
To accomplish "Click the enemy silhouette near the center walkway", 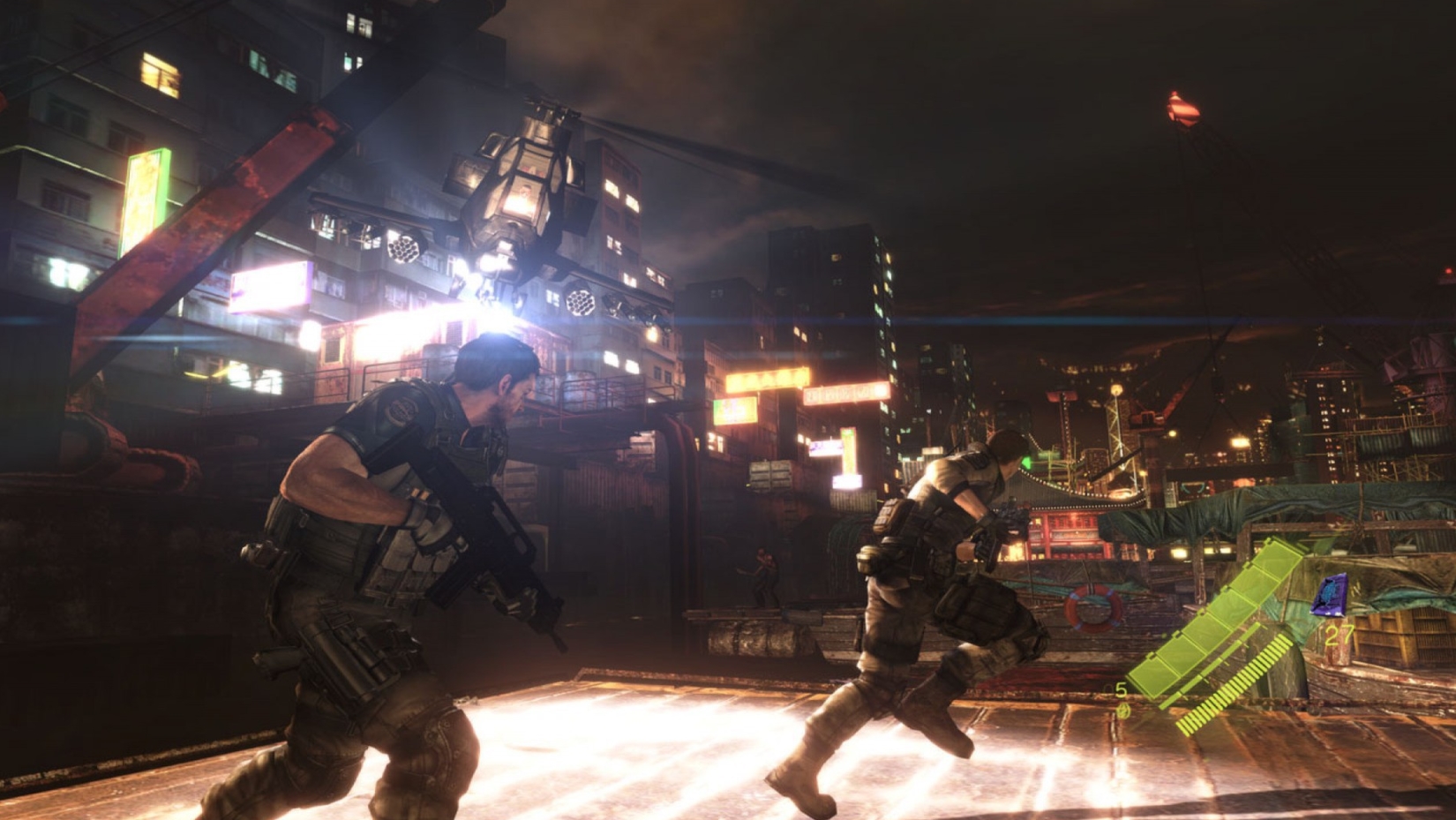I will point(764,574).
